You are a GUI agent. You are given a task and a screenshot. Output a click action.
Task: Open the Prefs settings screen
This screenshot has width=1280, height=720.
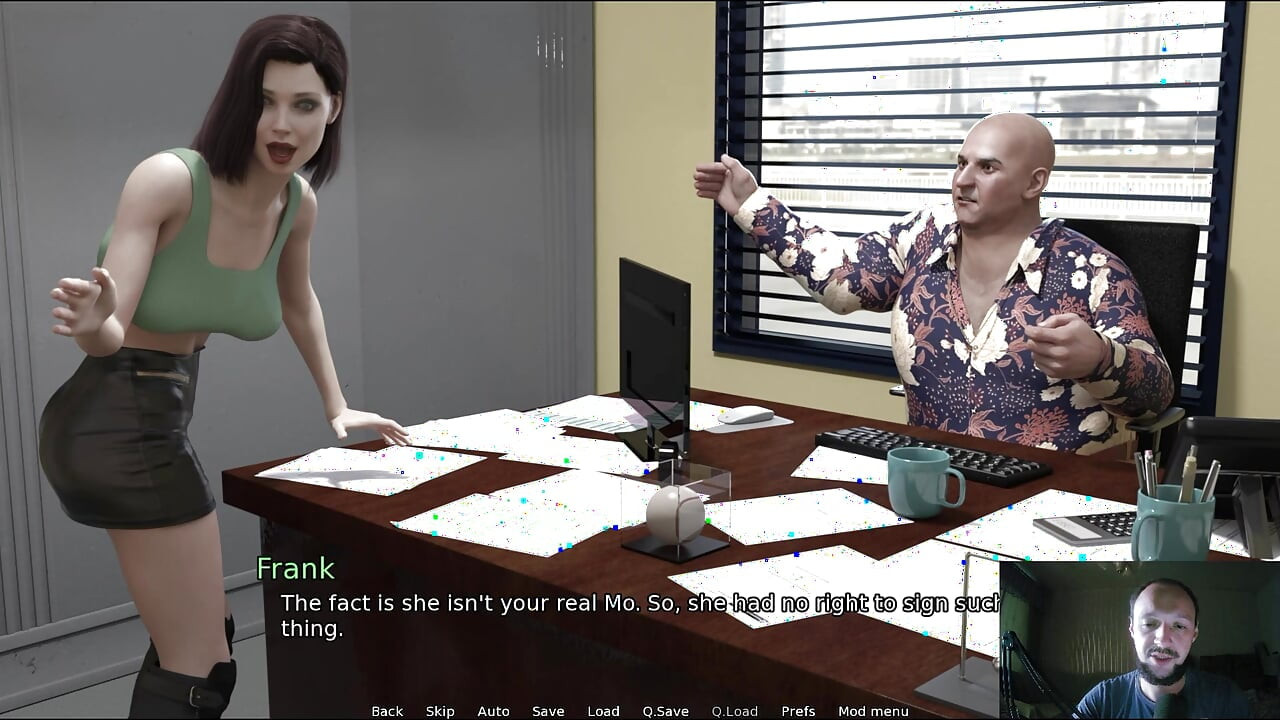pos(798,711)
